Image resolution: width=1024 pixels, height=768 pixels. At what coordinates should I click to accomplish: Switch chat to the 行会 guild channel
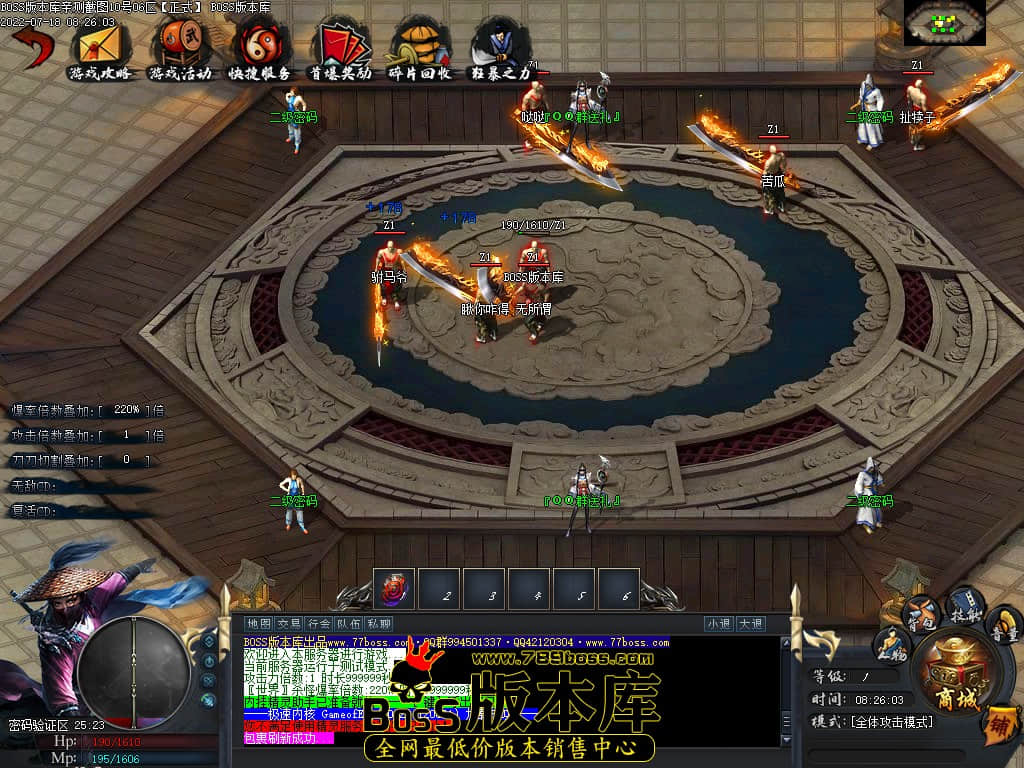coord(319,624)
